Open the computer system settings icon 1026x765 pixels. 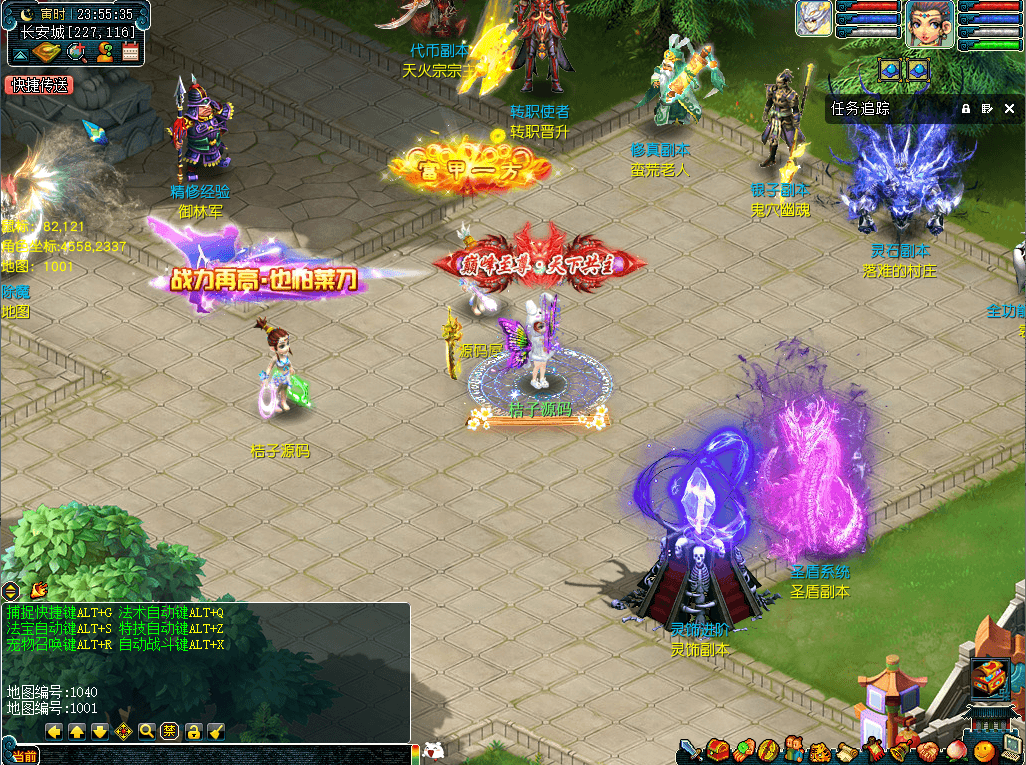(x=1010, y=749)
